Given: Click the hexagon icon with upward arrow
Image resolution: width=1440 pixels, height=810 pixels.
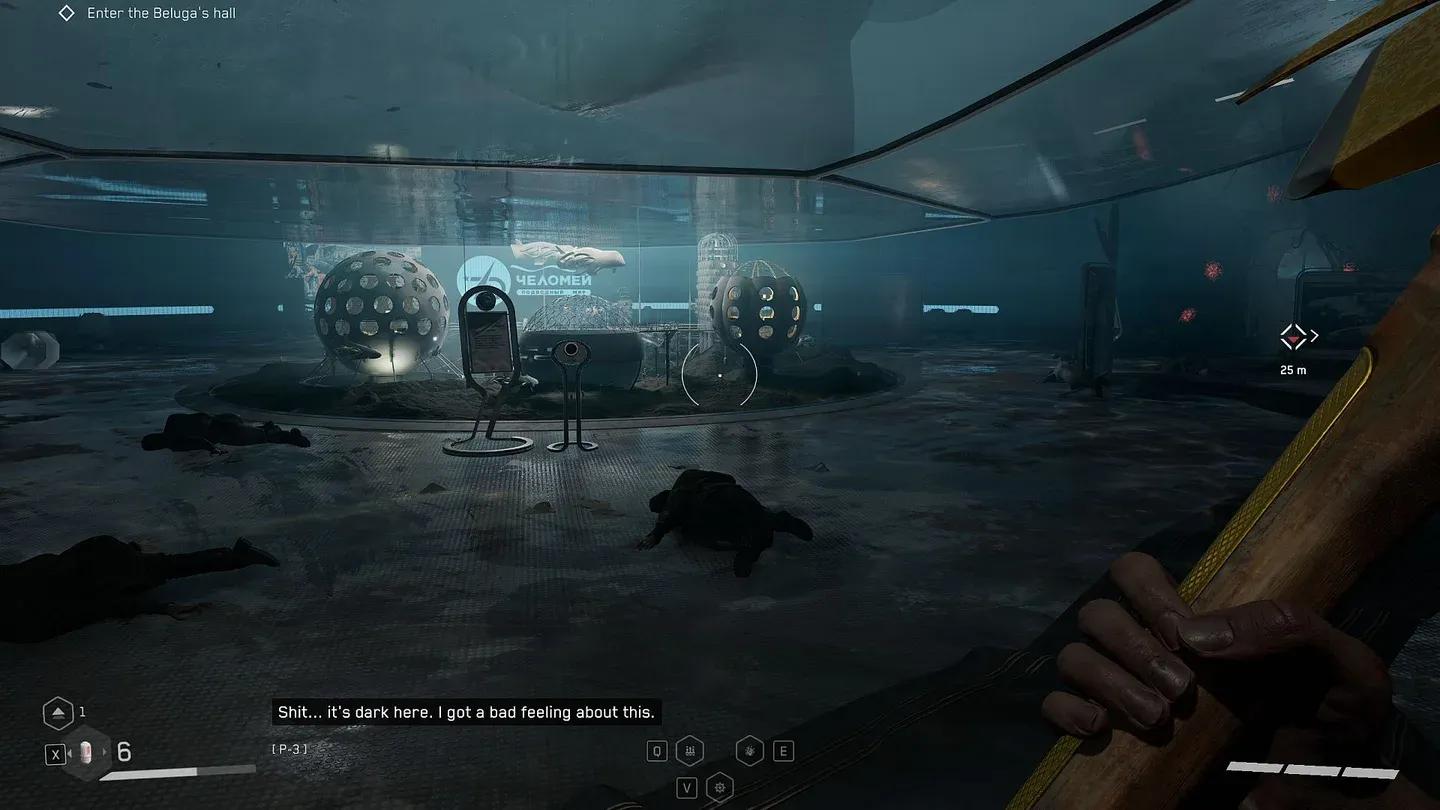Looking at the screenshot, I should tap(58, 713).
